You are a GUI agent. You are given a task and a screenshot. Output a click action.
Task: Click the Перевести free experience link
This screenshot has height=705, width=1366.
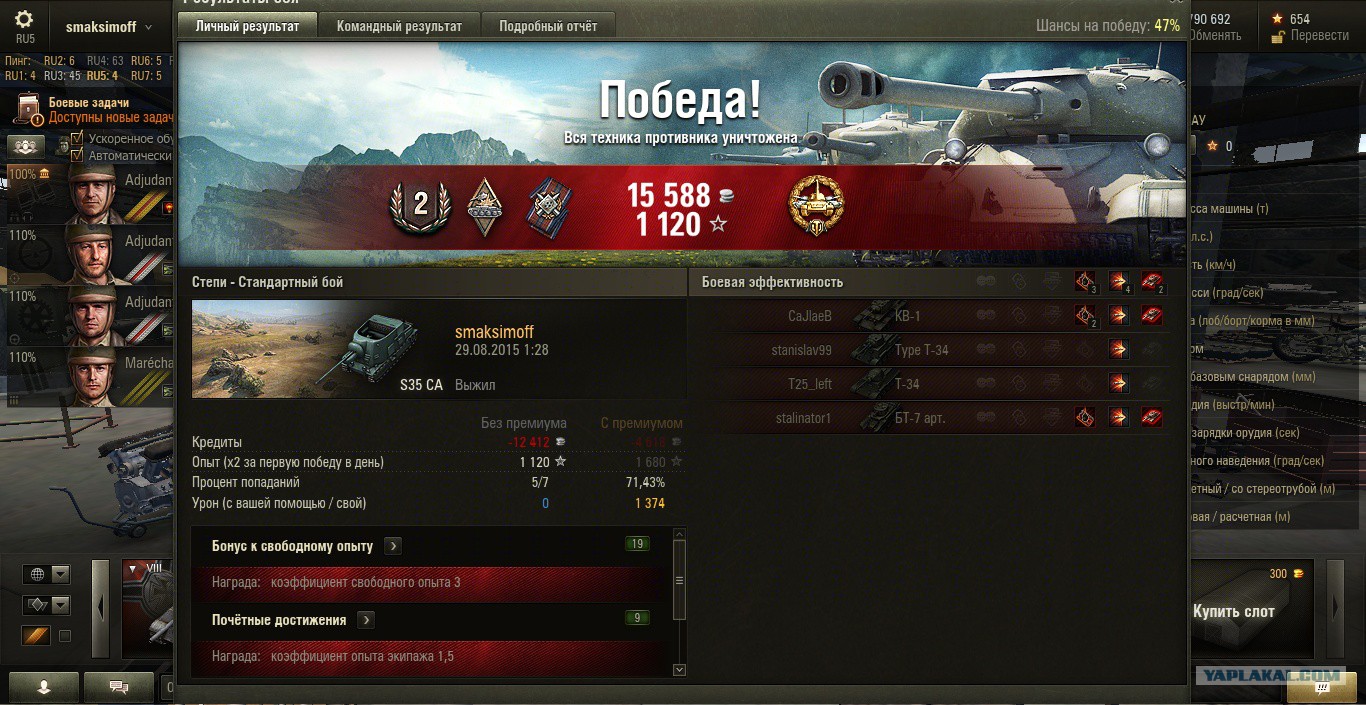click(x=1319, y=35)
